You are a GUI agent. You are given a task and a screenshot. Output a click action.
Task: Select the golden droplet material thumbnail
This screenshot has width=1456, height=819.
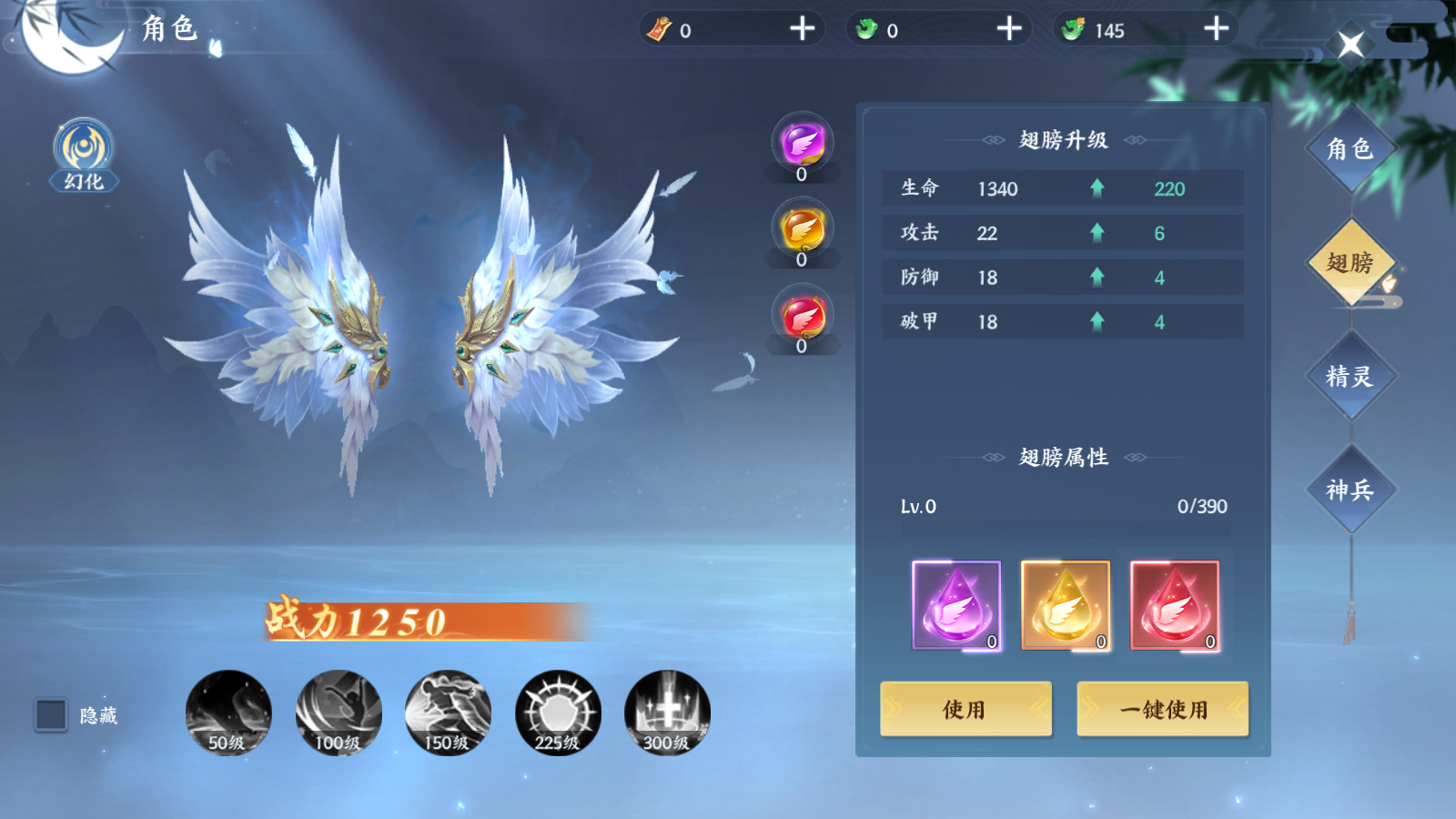[x=1065, y=603]
